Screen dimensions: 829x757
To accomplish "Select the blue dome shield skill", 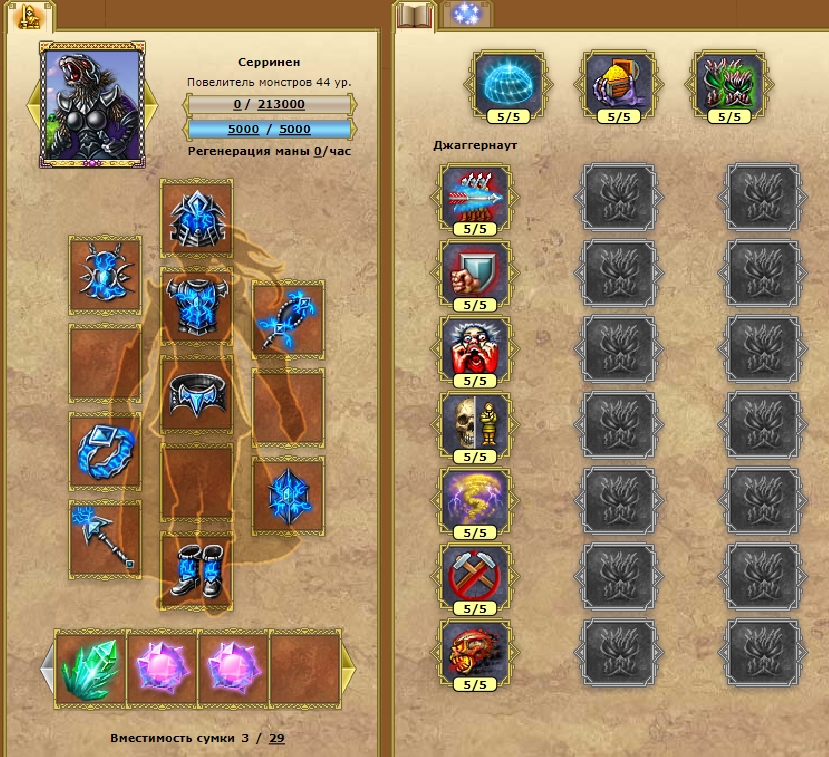I will click(509, 84).
